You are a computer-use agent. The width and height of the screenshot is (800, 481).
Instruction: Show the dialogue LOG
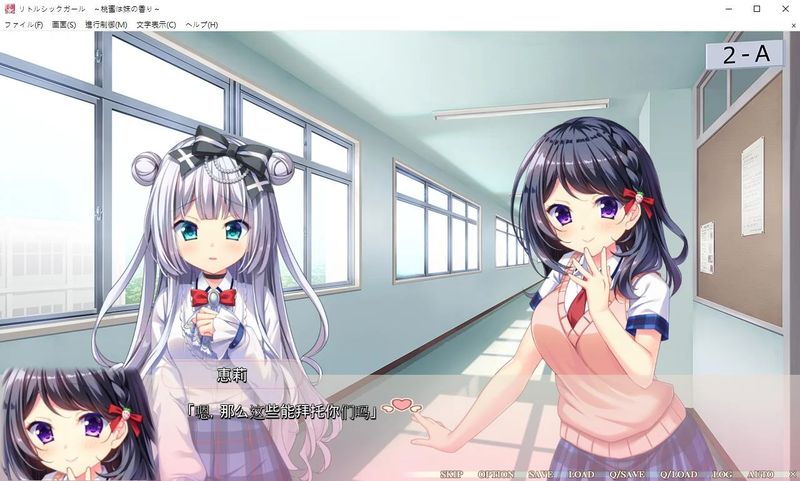tap(724, 473)
